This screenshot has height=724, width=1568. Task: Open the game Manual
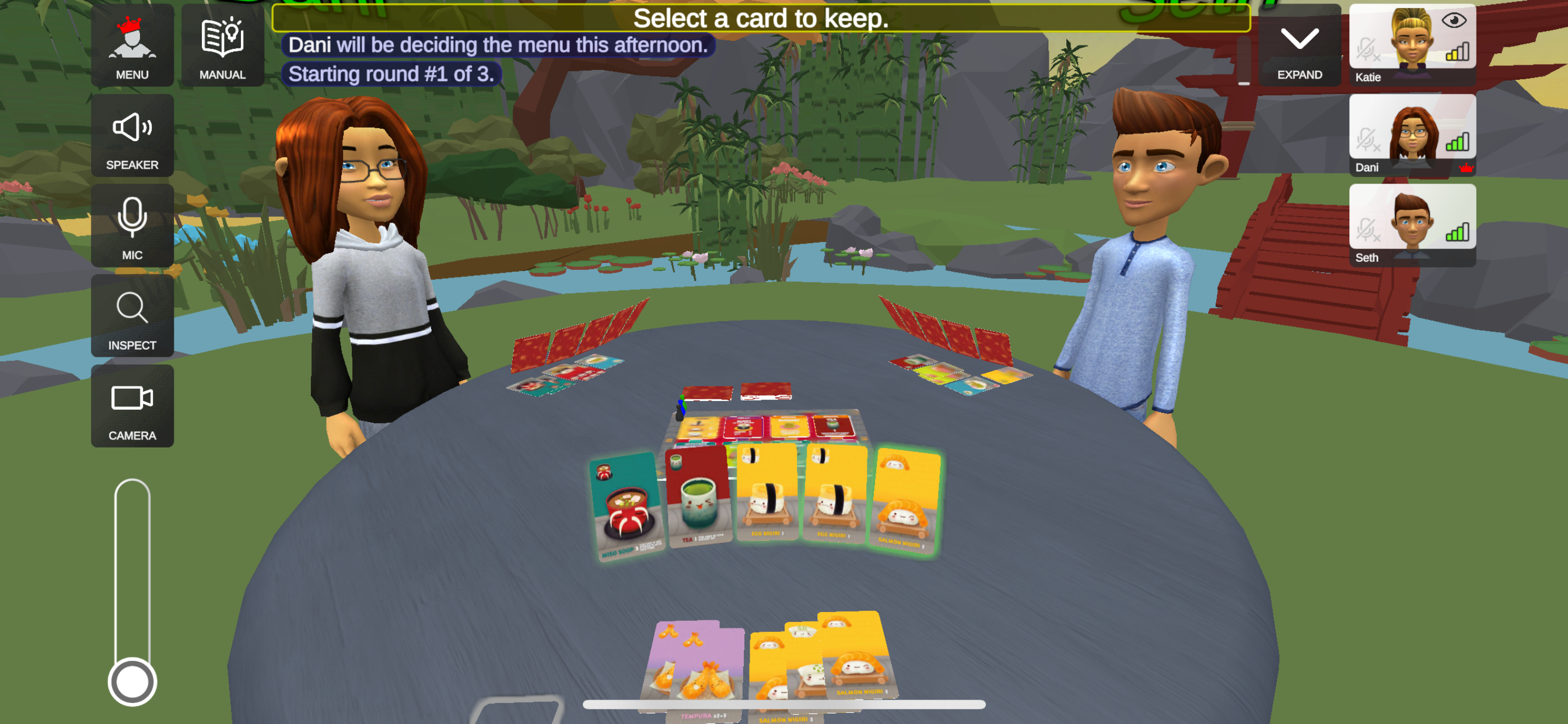222,45
